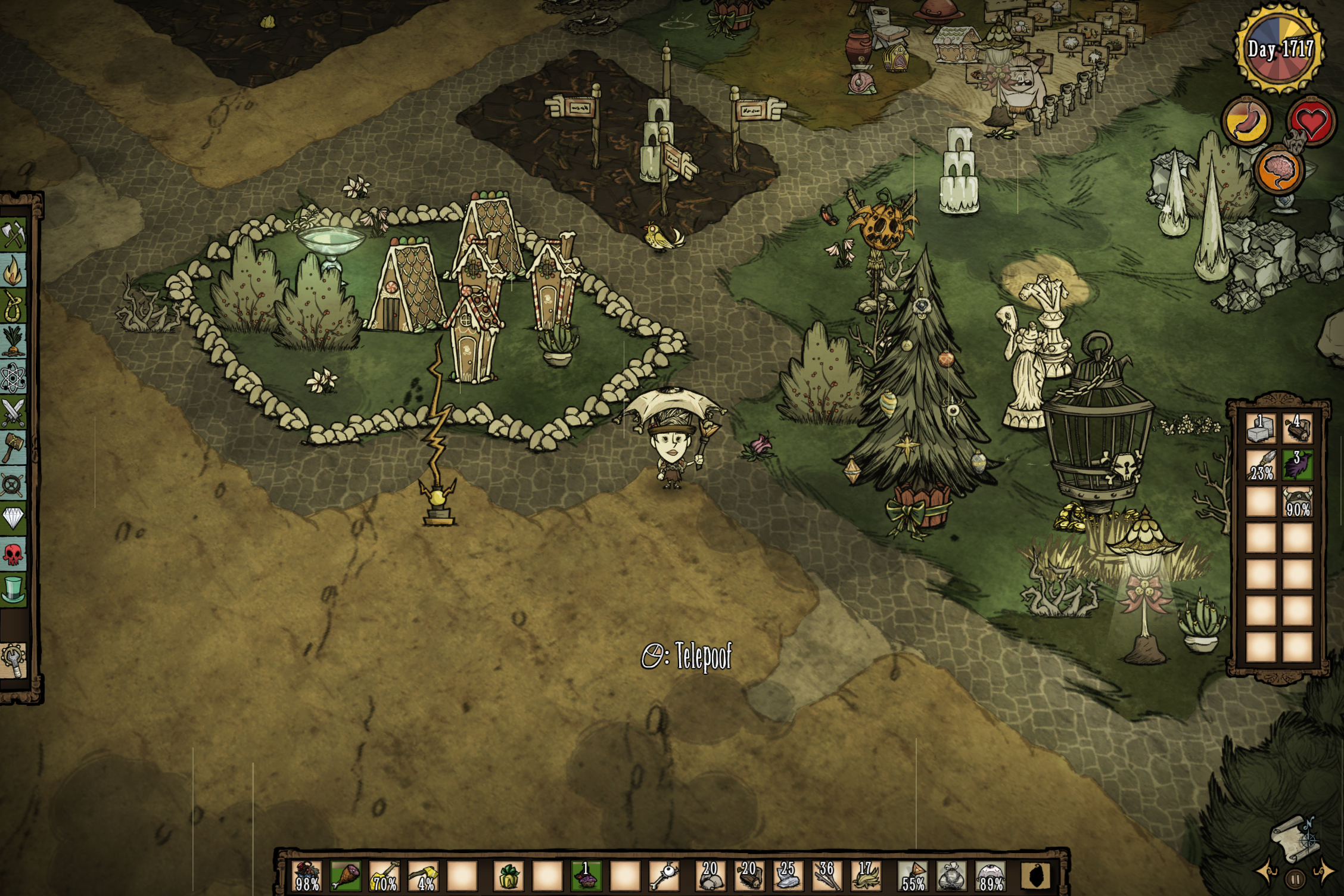Switch to the Science atom tab
Image resolution: width=1344 pixels, height=896 pixels.
[13, 377]
